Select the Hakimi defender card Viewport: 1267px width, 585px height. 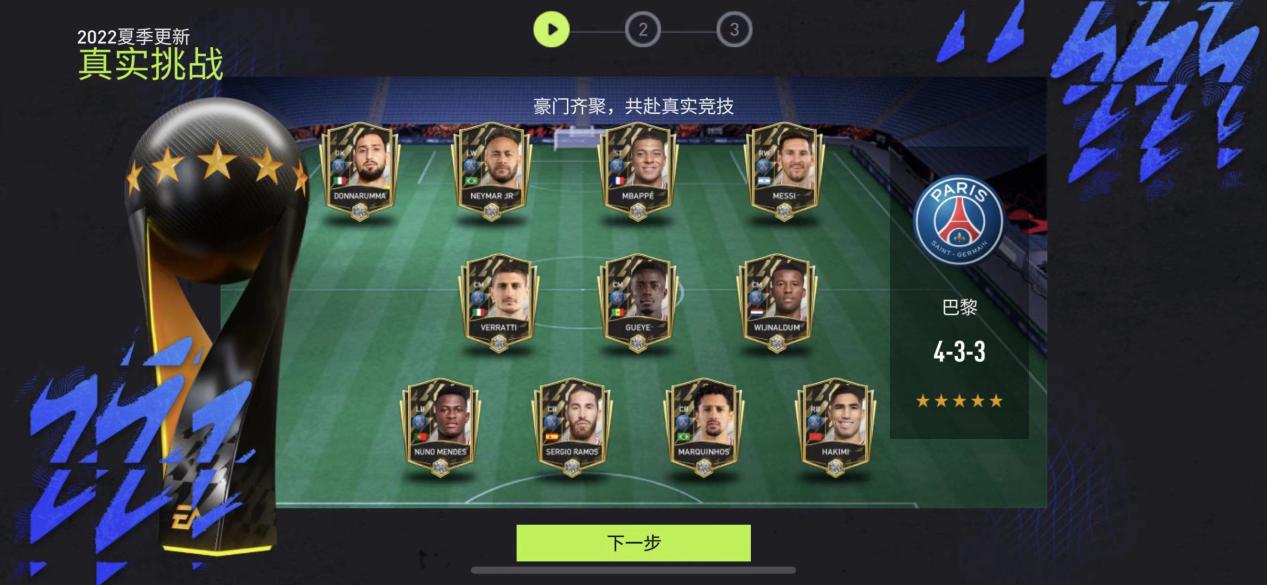point(835,426)
